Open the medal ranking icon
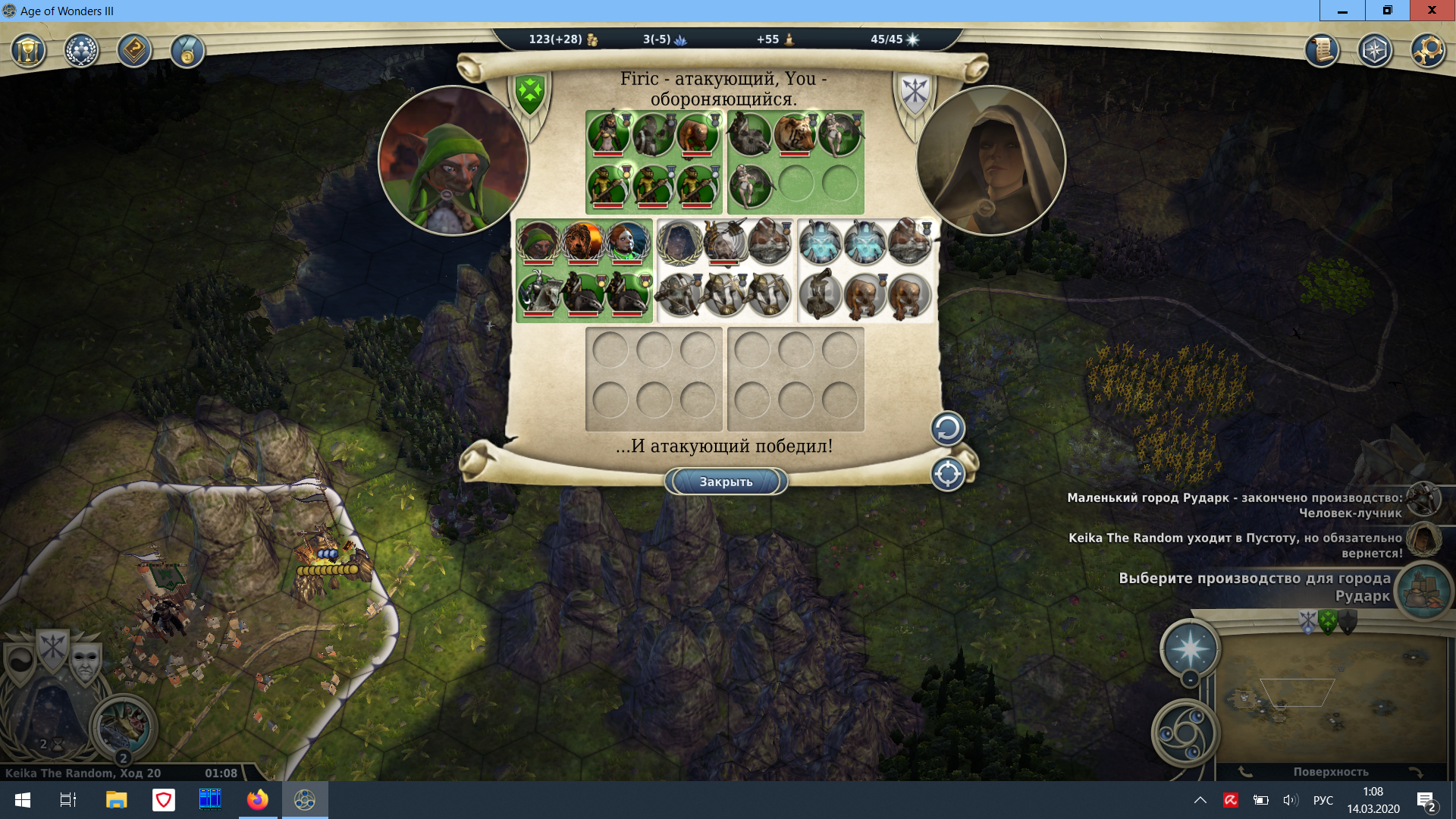 click(187, 52)
